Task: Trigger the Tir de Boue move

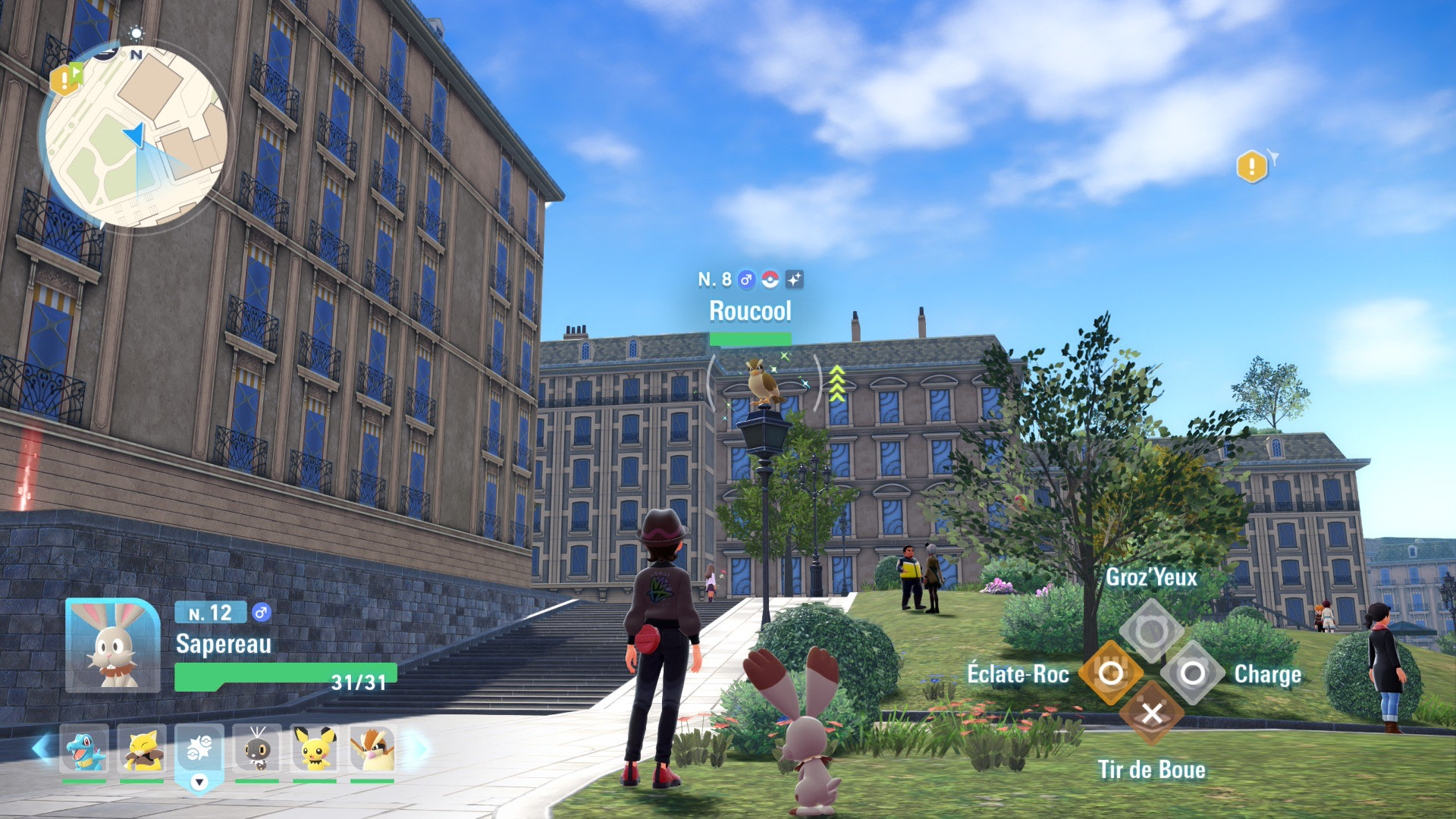Action: pos(1151,714)
